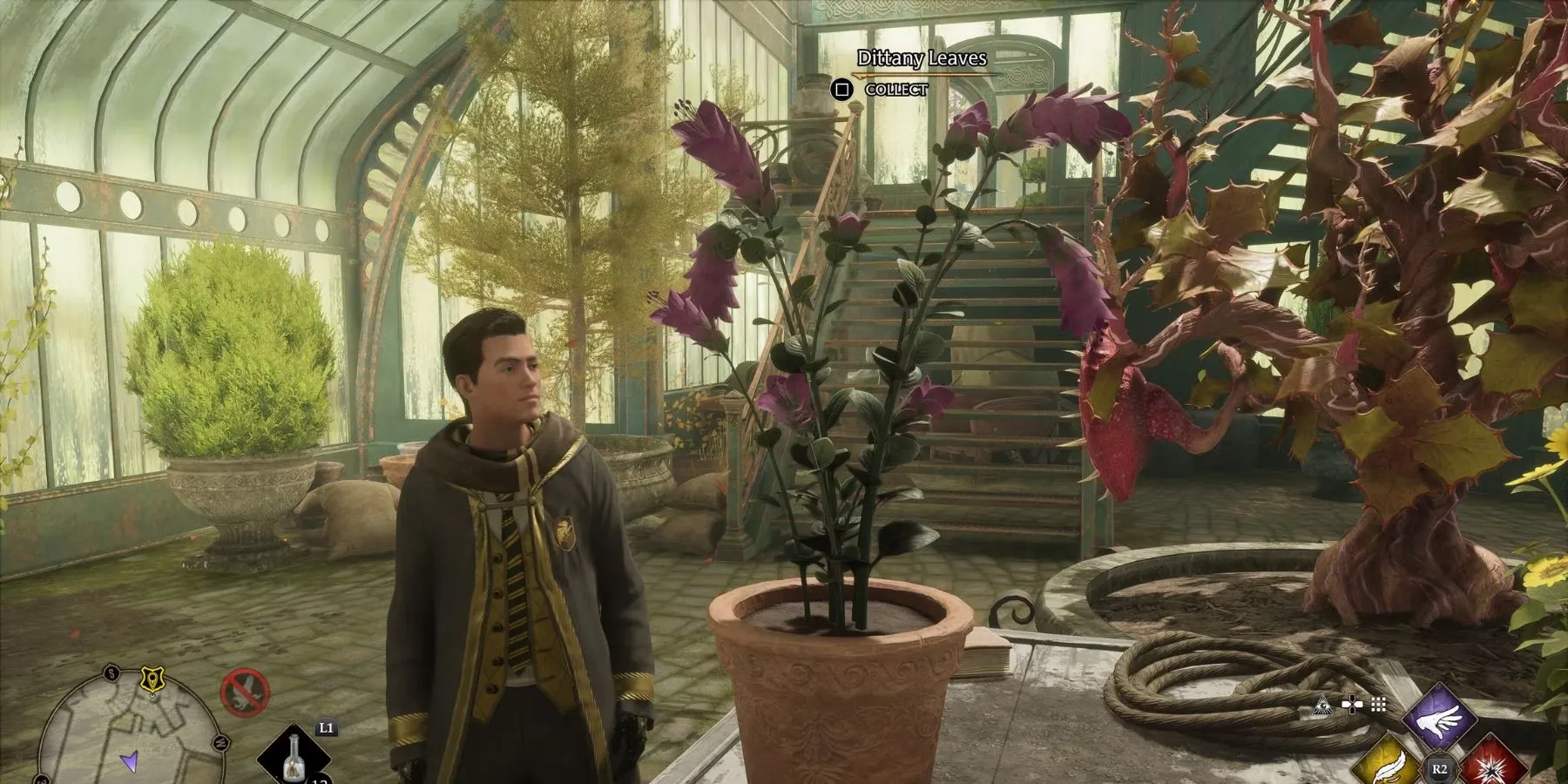Screen dimensions: 1568x784
Task: Open the spell set grid icon
Action: point(1377,705)
